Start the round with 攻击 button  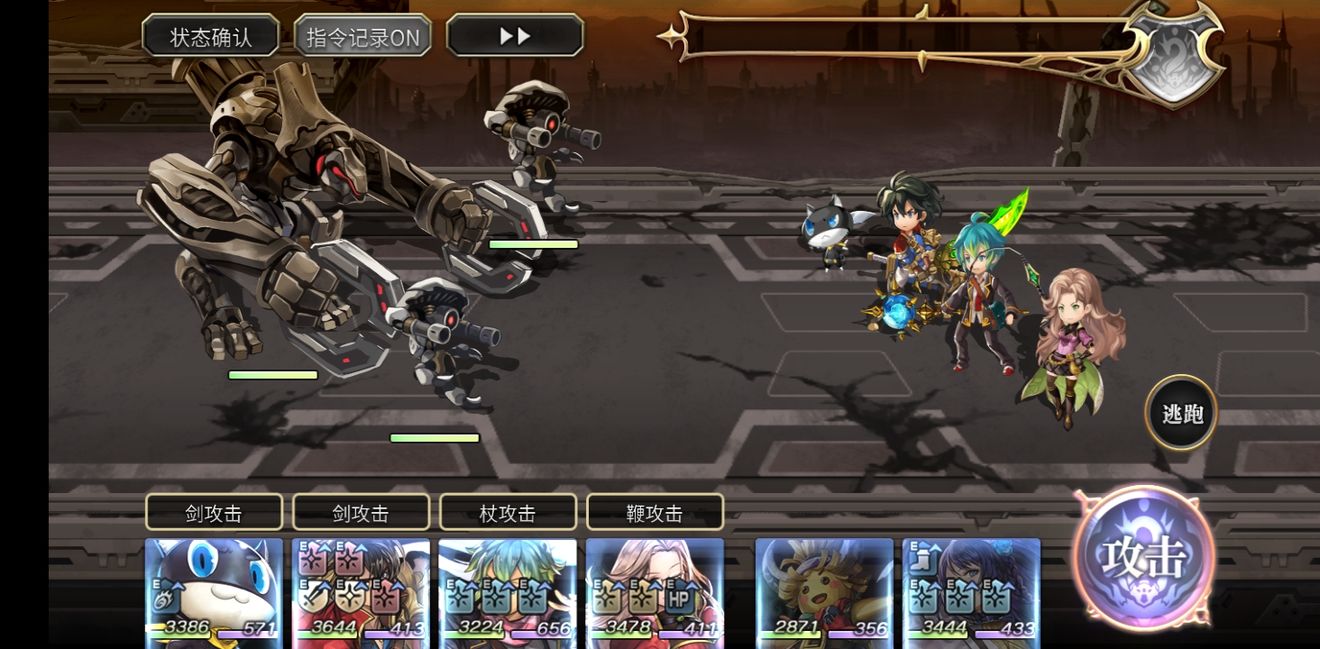click(1144, 557)
